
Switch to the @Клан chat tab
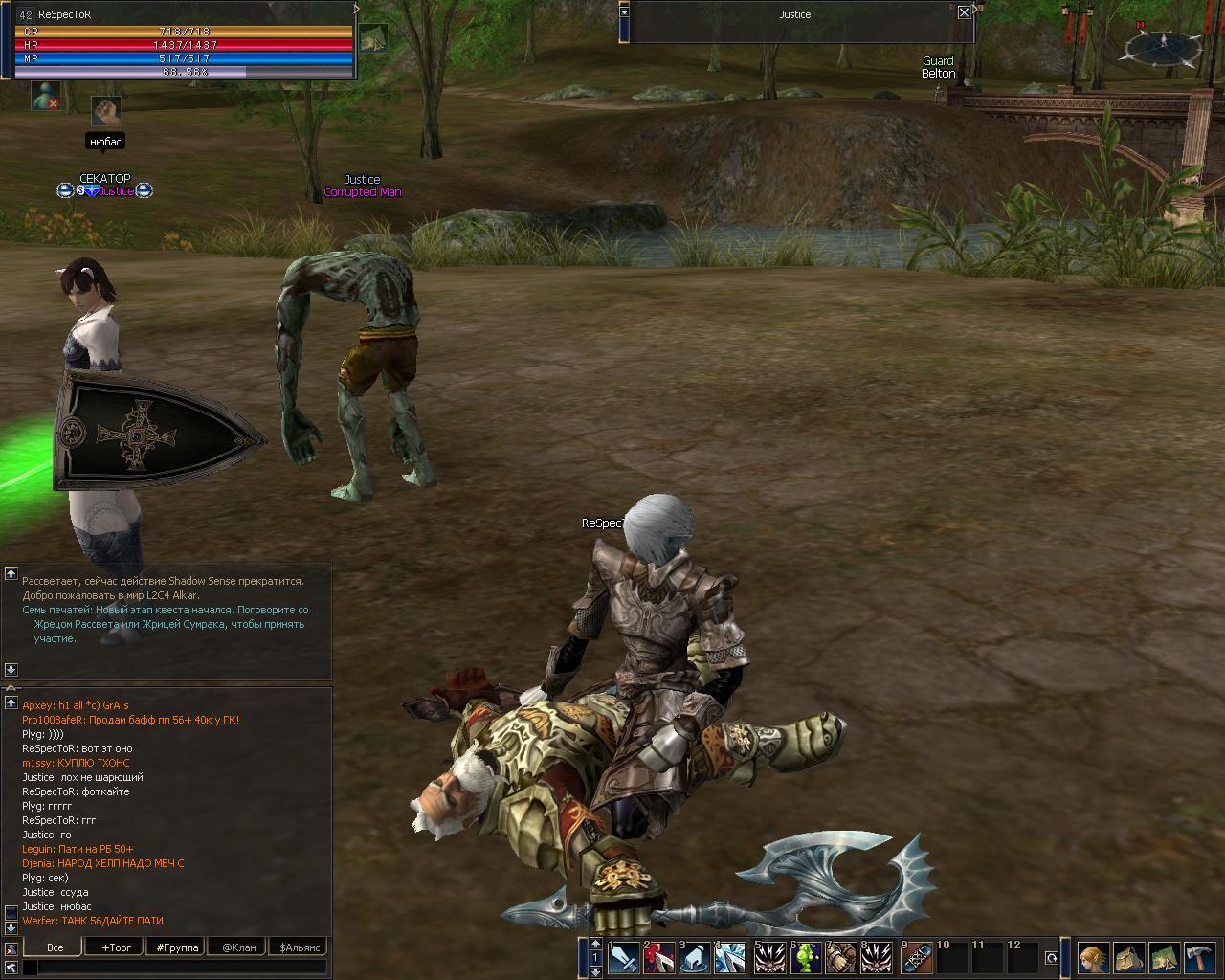click(x=238, y=947)
